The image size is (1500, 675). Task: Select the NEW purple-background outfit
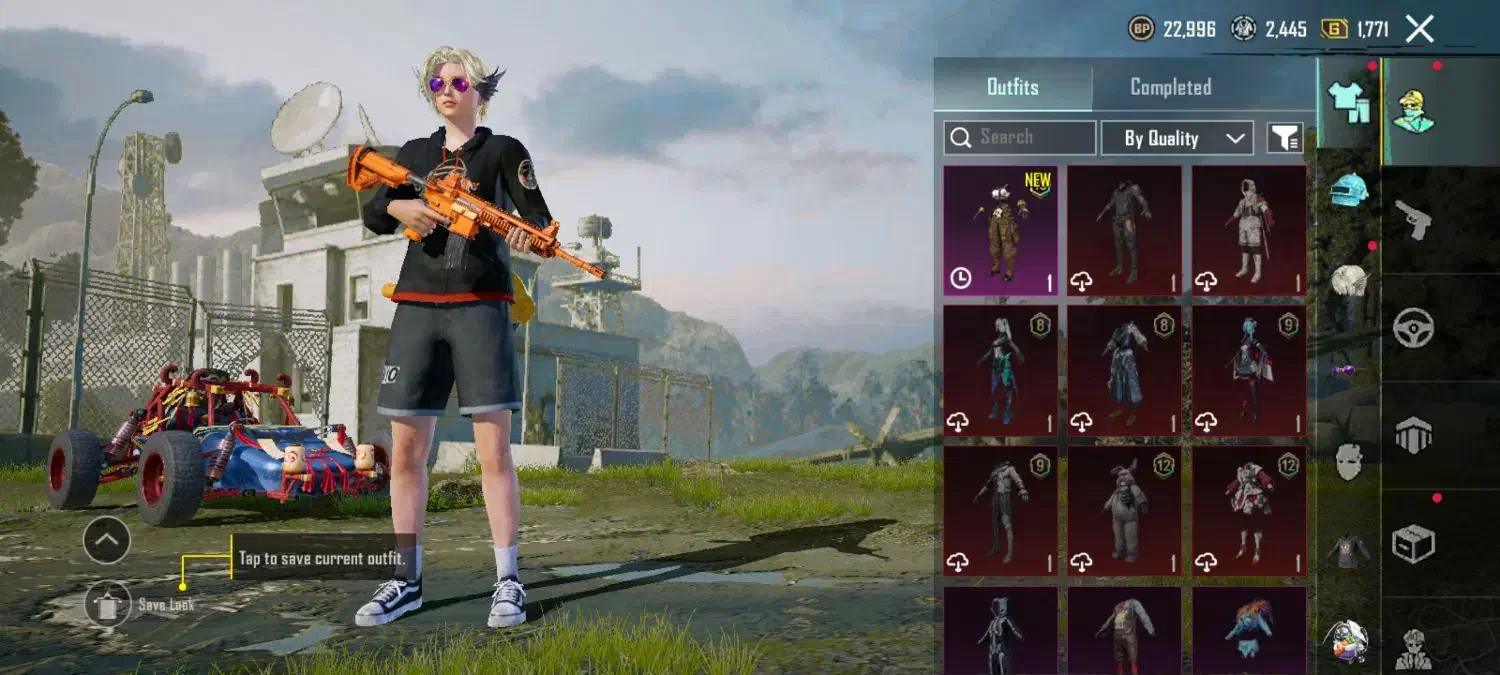point(1000,231)
